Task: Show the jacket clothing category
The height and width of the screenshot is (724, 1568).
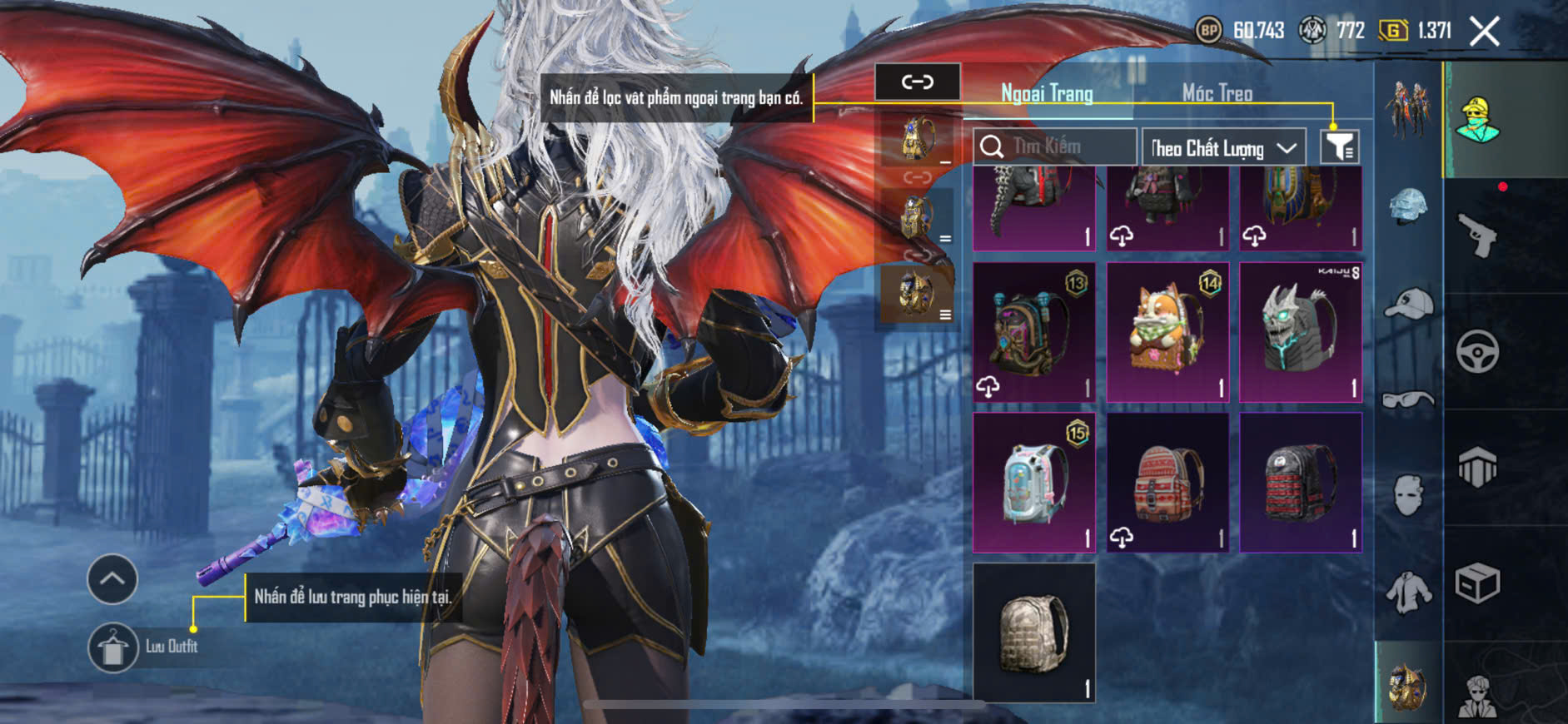Action: 1408,593
